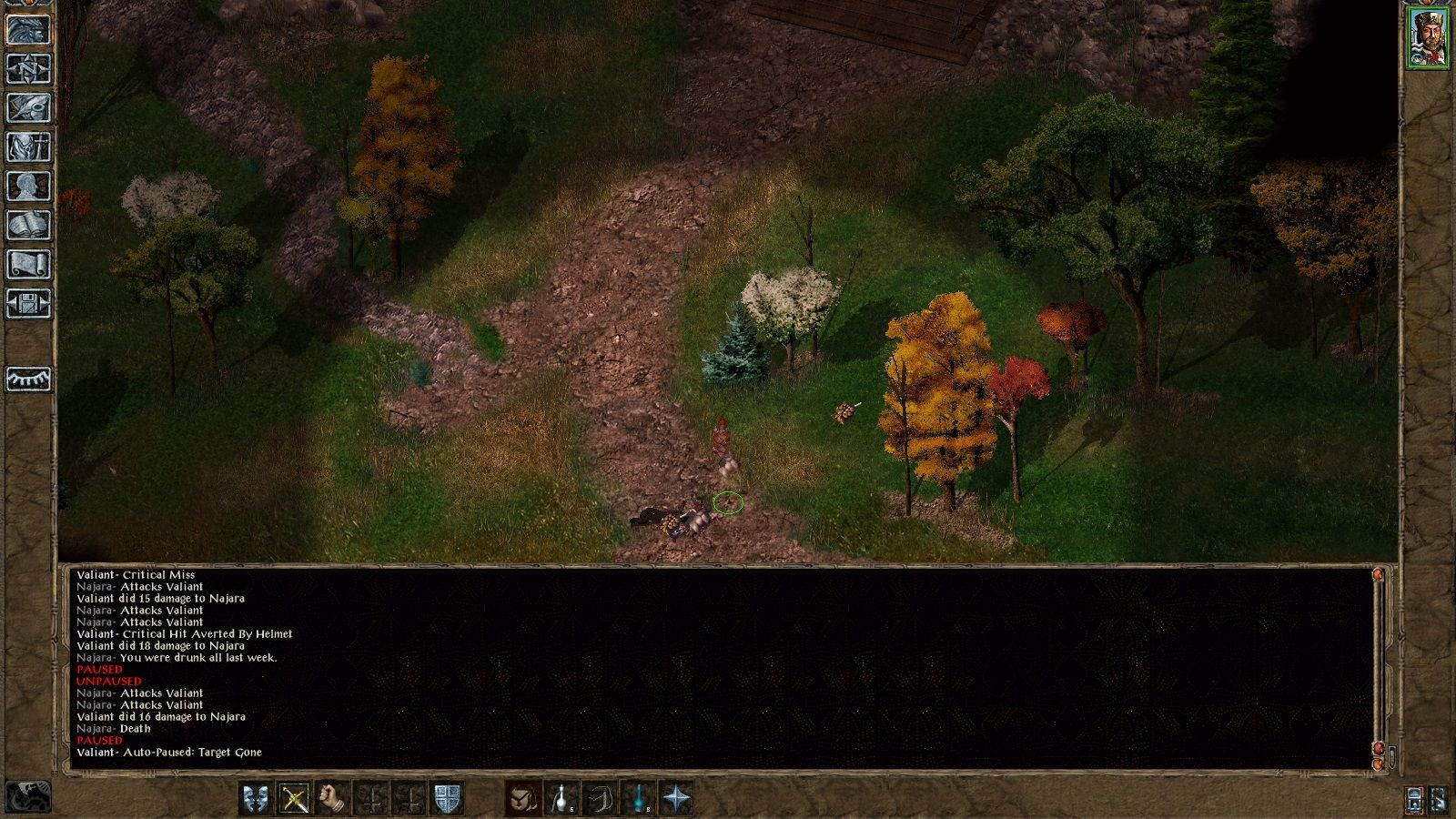Activate the Talk masks action
The width and height of the screenshot is (1456, 819).
point(256,798)
